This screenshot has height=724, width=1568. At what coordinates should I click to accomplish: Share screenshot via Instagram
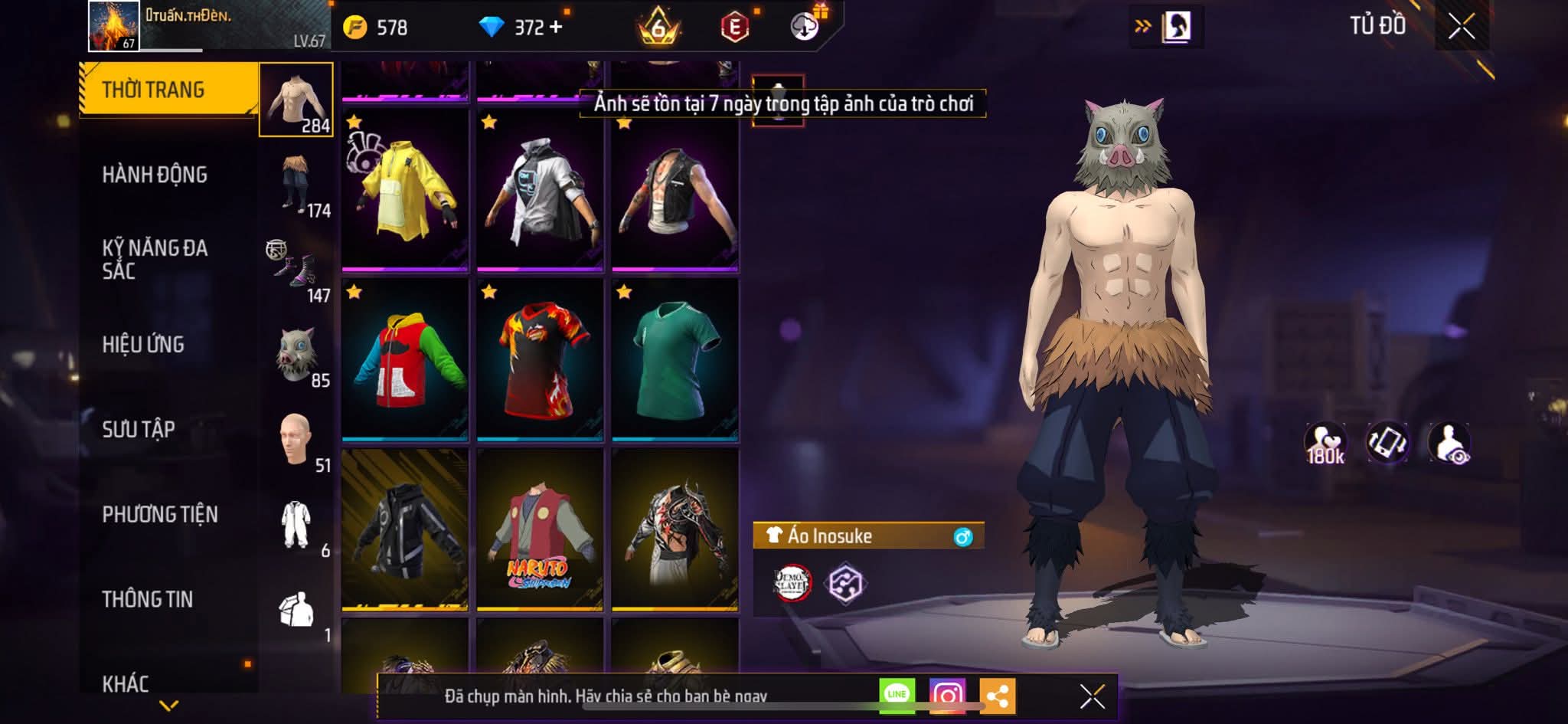947,696
